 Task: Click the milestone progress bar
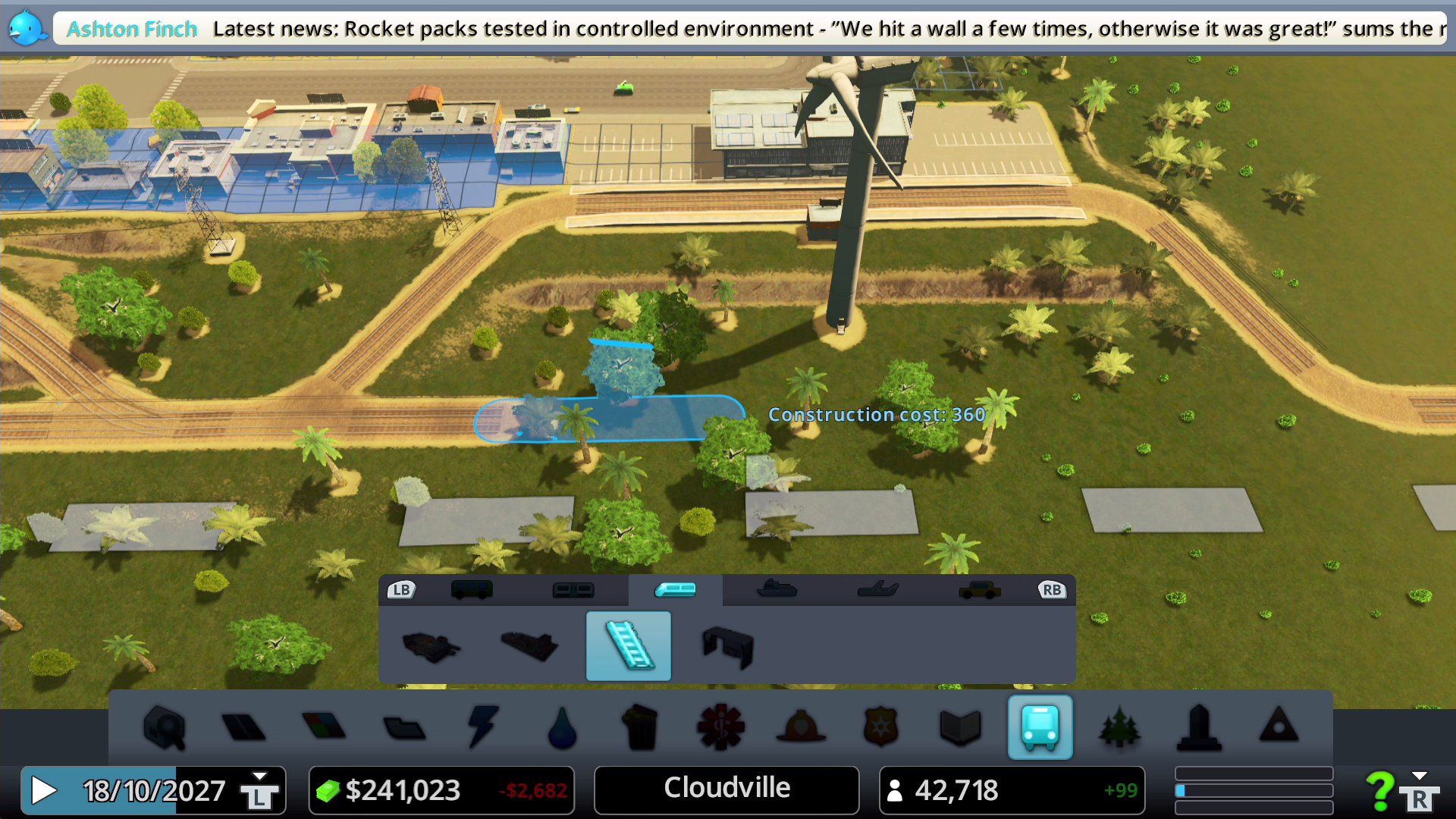pyautogui.click(x=1253, y=789)
